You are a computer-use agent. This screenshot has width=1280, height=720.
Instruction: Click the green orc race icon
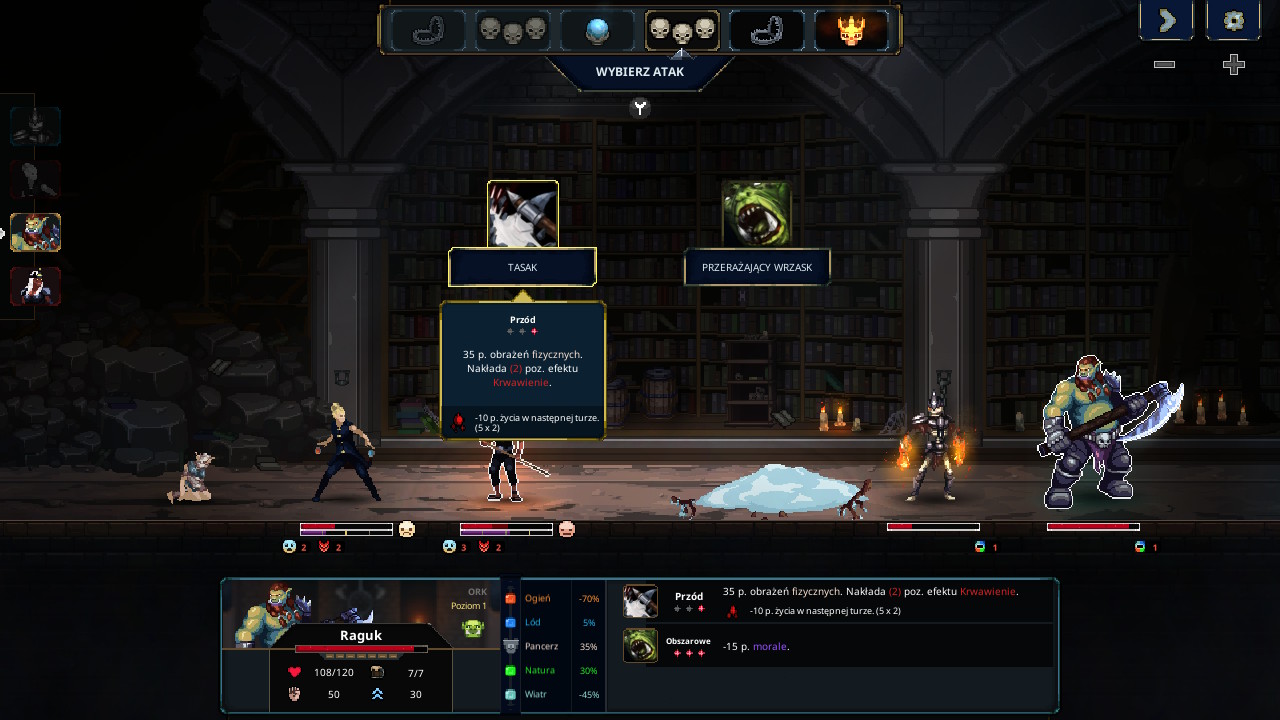(x=473, y=628)
